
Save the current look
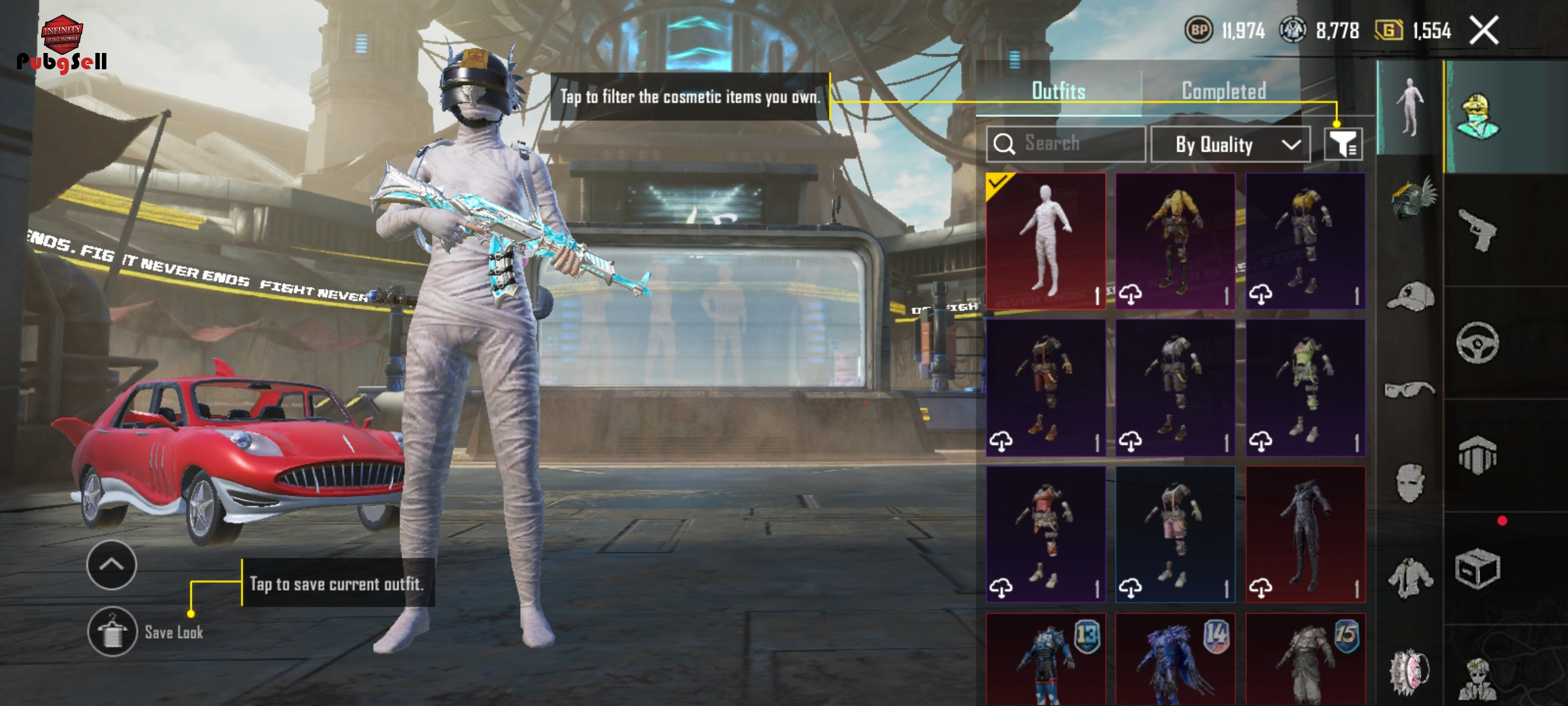coord(112,631)
